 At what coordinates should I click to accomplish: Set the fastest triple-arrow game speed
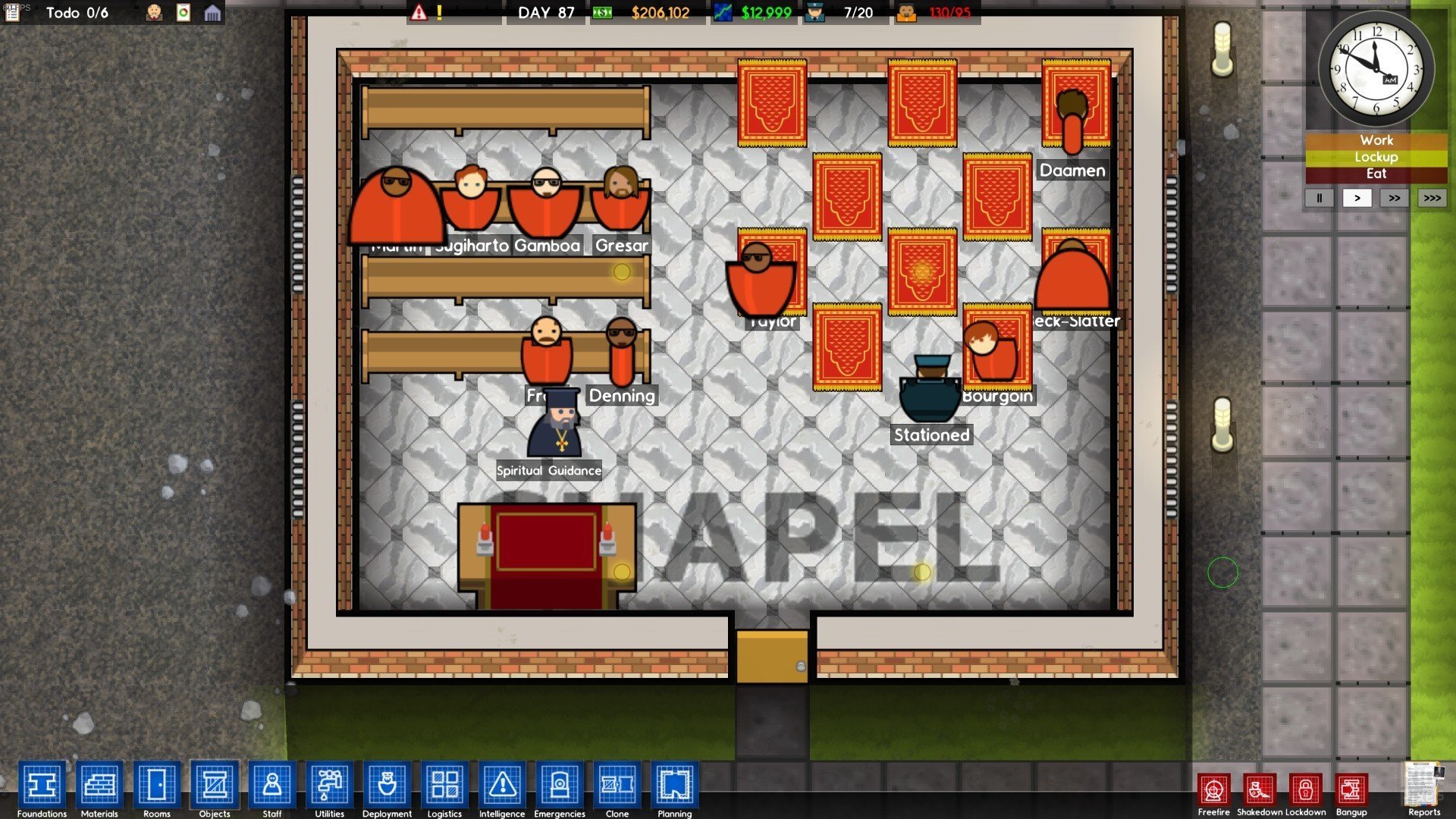click(x=1432, y=198)
